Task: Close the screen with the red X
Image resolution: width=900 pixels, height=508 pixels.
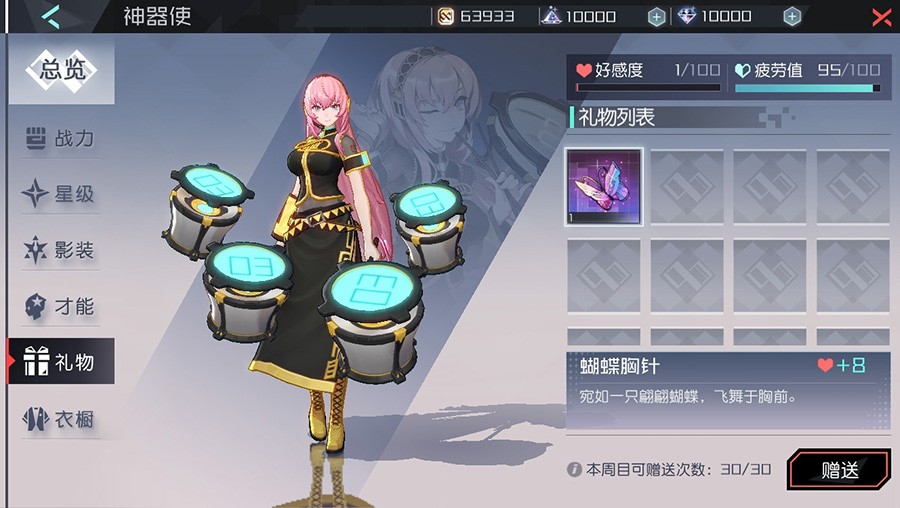Action: (881, 17)
